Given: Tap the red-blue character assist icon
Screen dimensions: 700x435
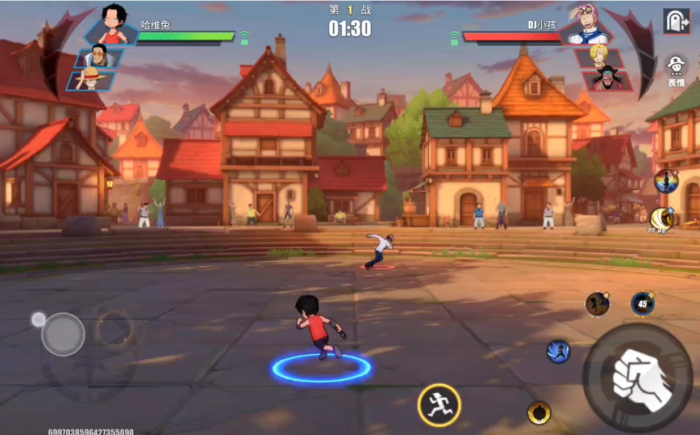Looking at the screenshot, I should (665, 182).
